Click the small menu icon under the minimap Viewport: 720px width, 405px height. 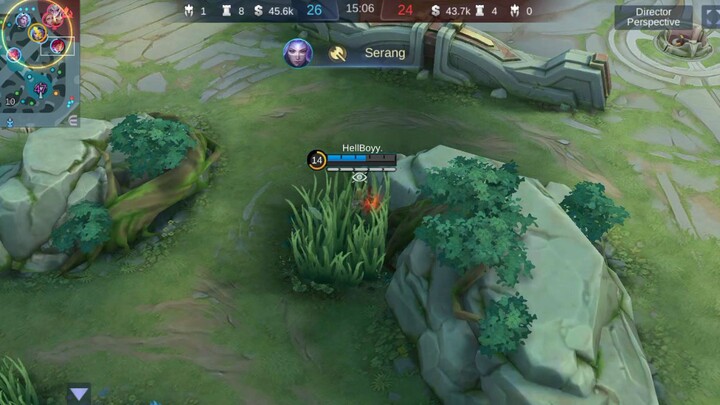73,120
